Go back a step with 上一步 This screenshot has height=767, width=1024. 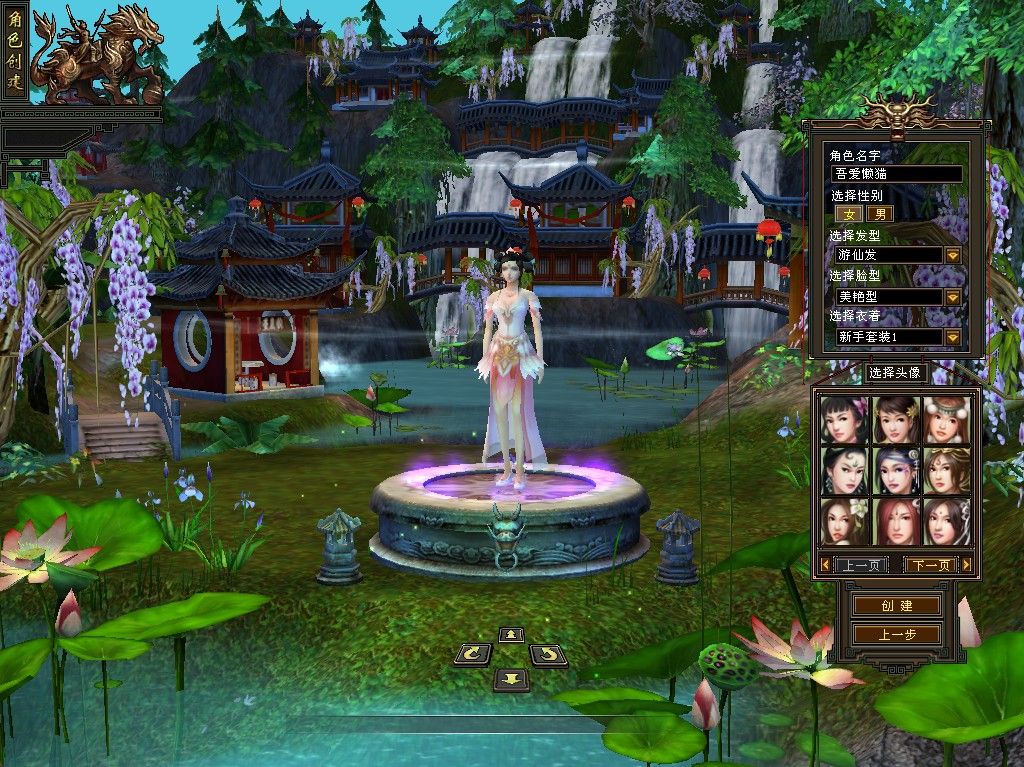[x=896, y=635]
